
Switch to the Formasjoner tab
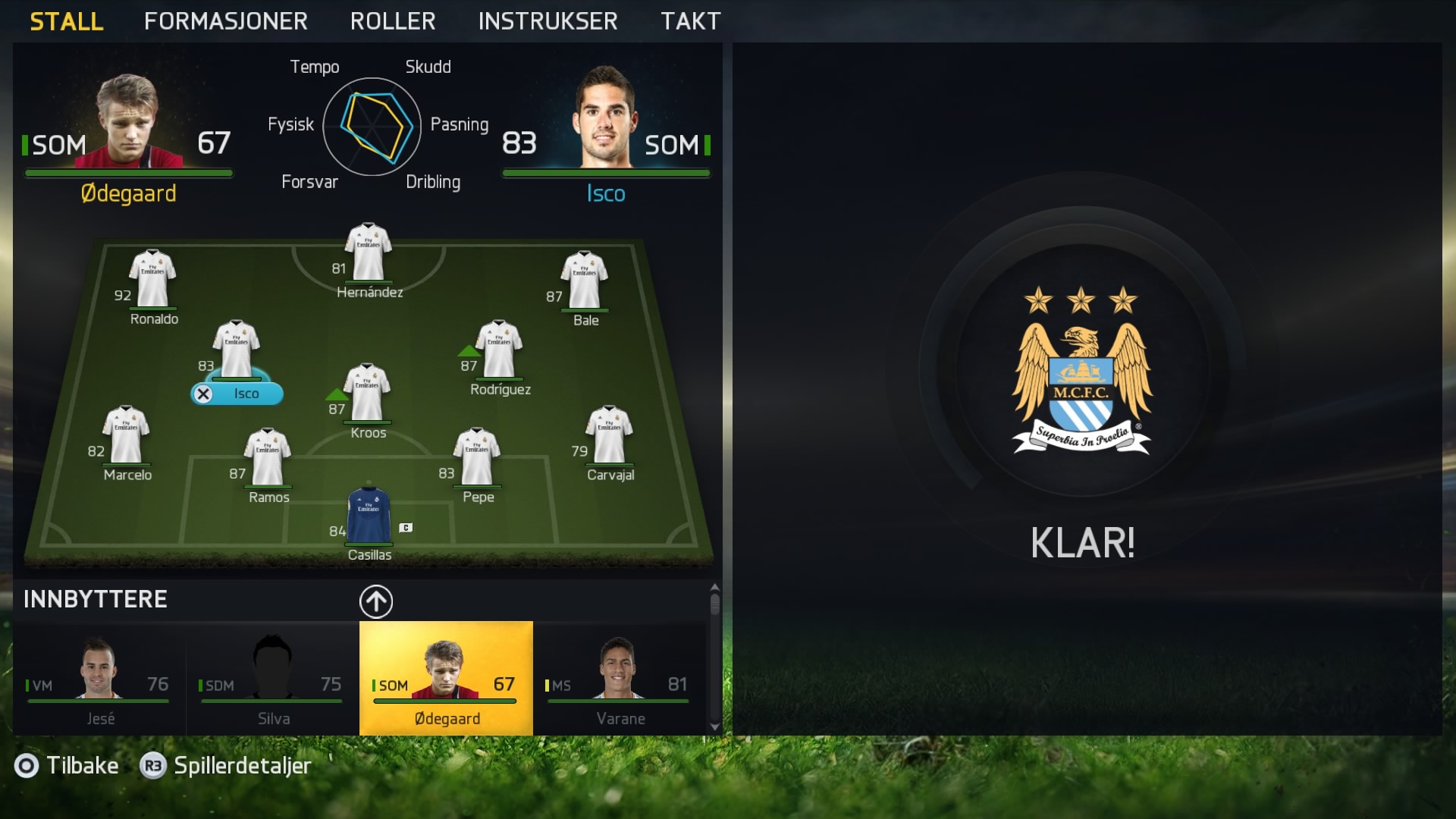pyautogui.click(x=225, y=21)
